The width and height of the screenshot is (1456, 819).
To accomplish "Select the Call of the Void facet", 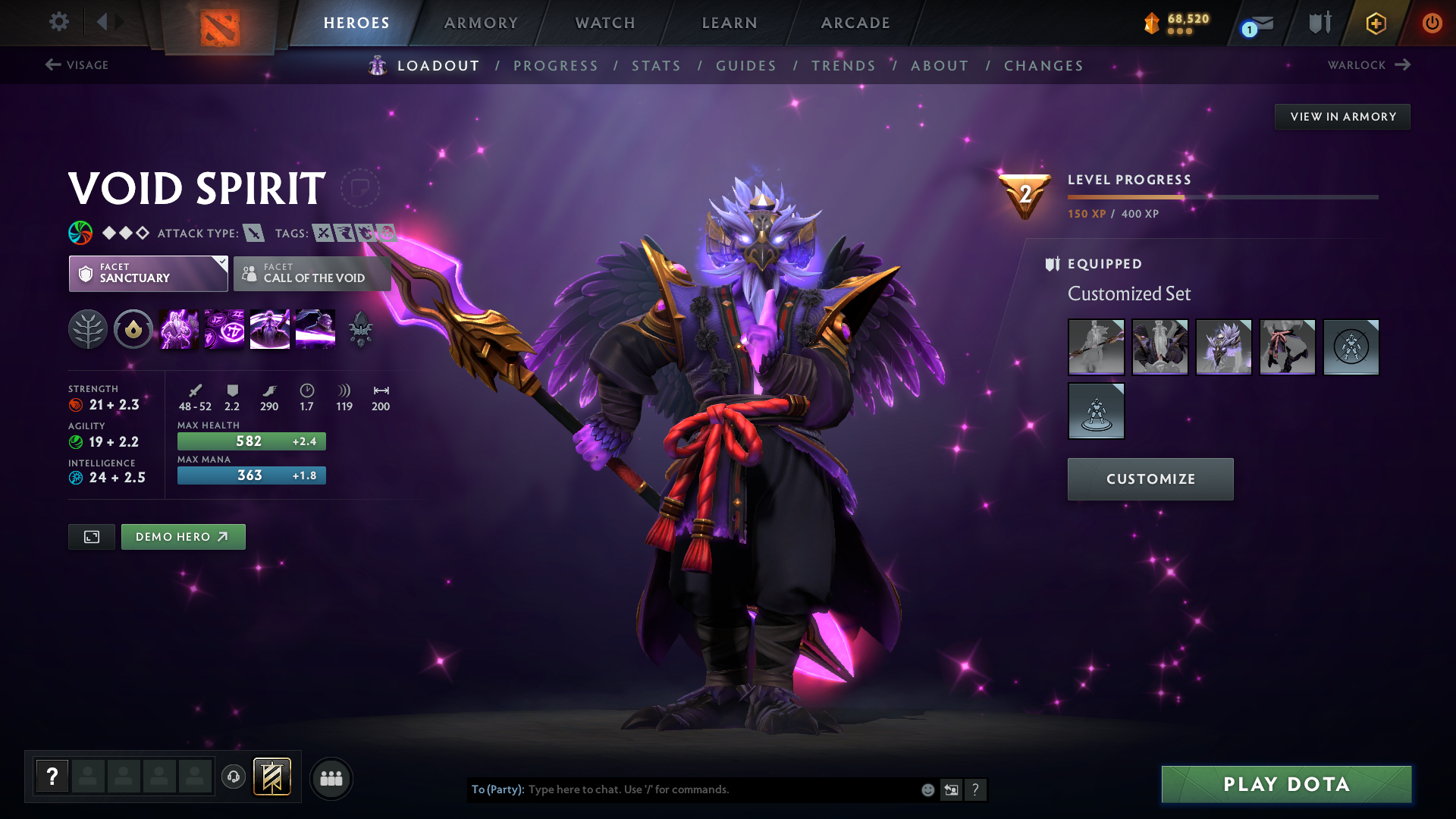I will point(312,274).
